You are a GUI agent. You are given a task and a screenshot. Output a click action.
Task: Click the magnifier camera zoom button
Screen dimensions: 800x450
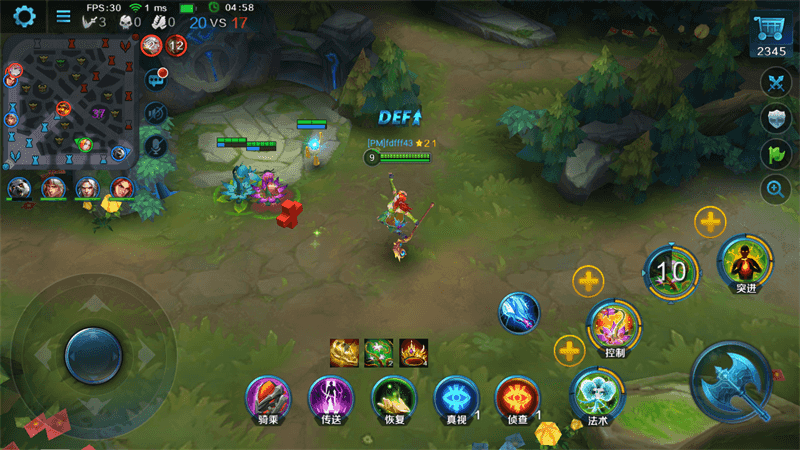[x=776, y=189]
